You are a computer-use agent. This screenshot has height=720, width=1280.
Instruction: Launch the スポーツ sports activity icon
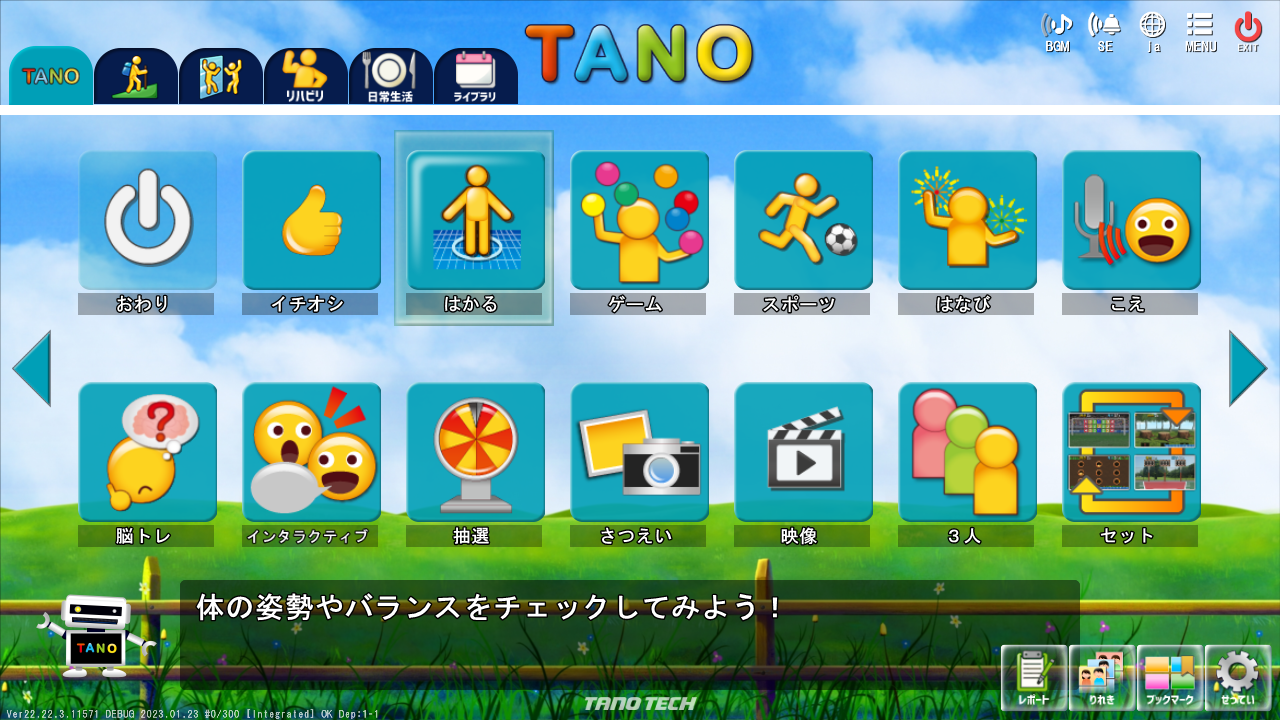803,220
